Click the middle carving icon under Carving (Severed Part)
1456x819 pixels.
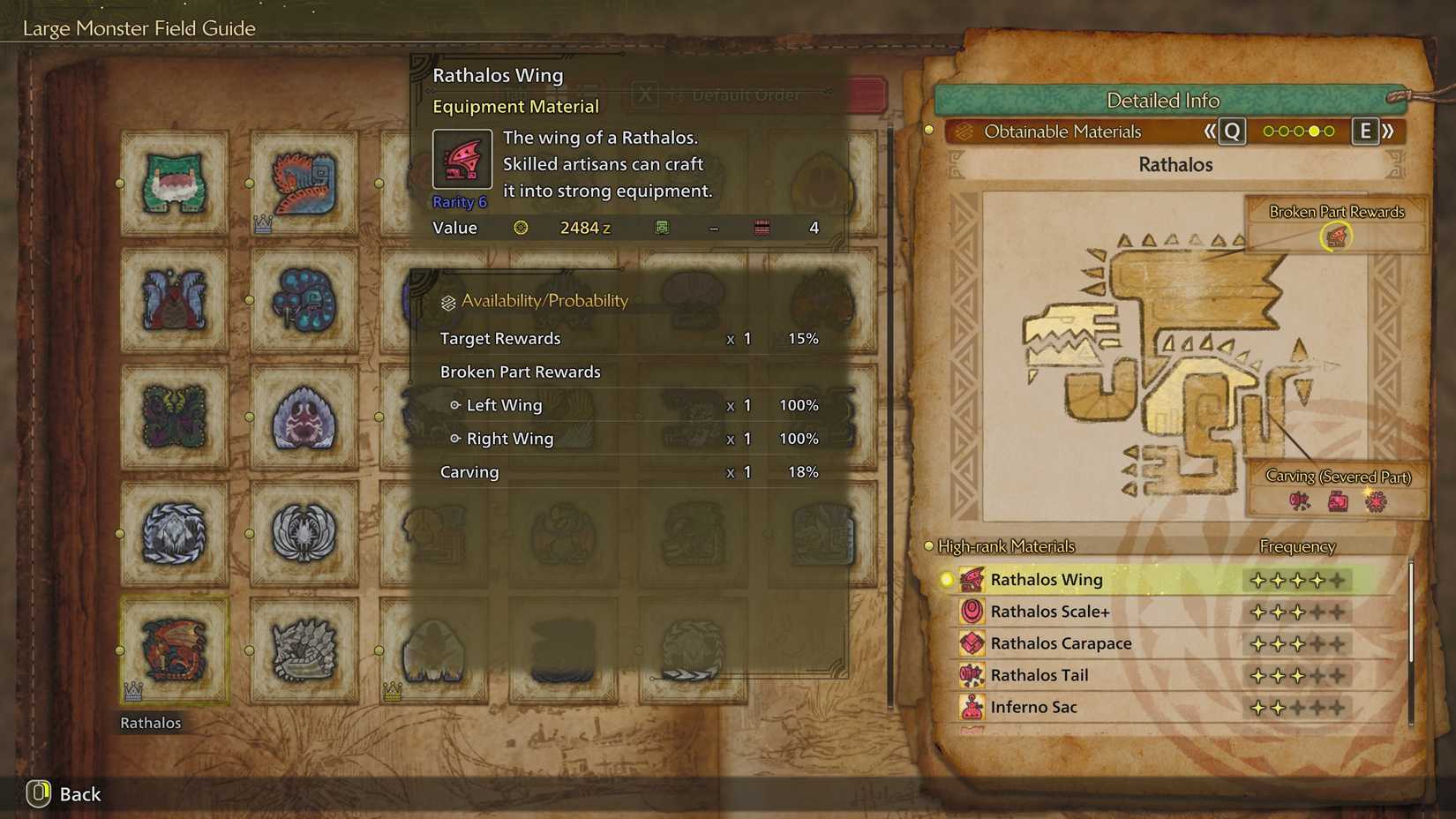coord(1340,500)
